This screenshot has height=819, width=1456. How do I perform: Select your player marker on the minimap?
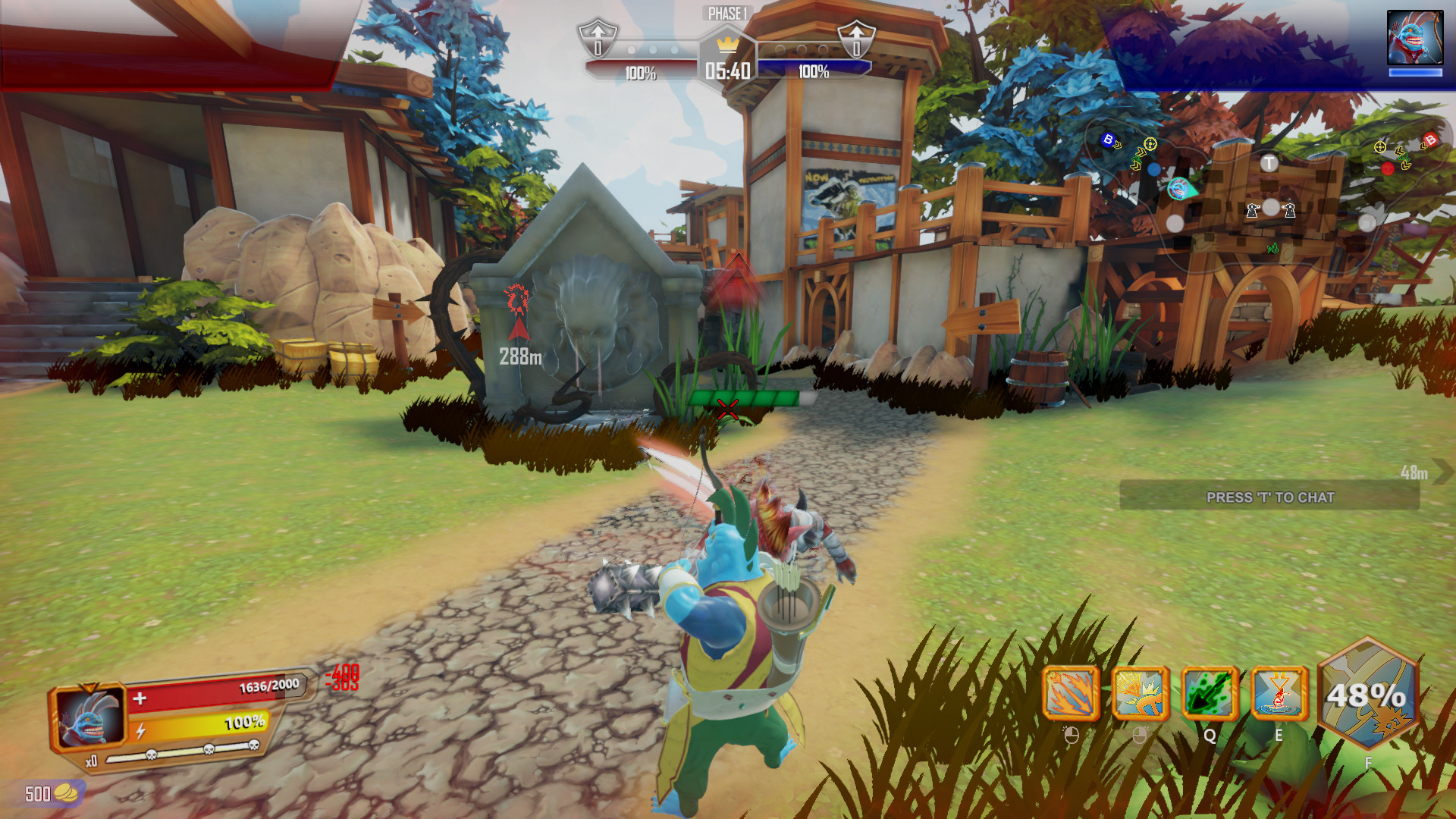(x=1178, y=190)
